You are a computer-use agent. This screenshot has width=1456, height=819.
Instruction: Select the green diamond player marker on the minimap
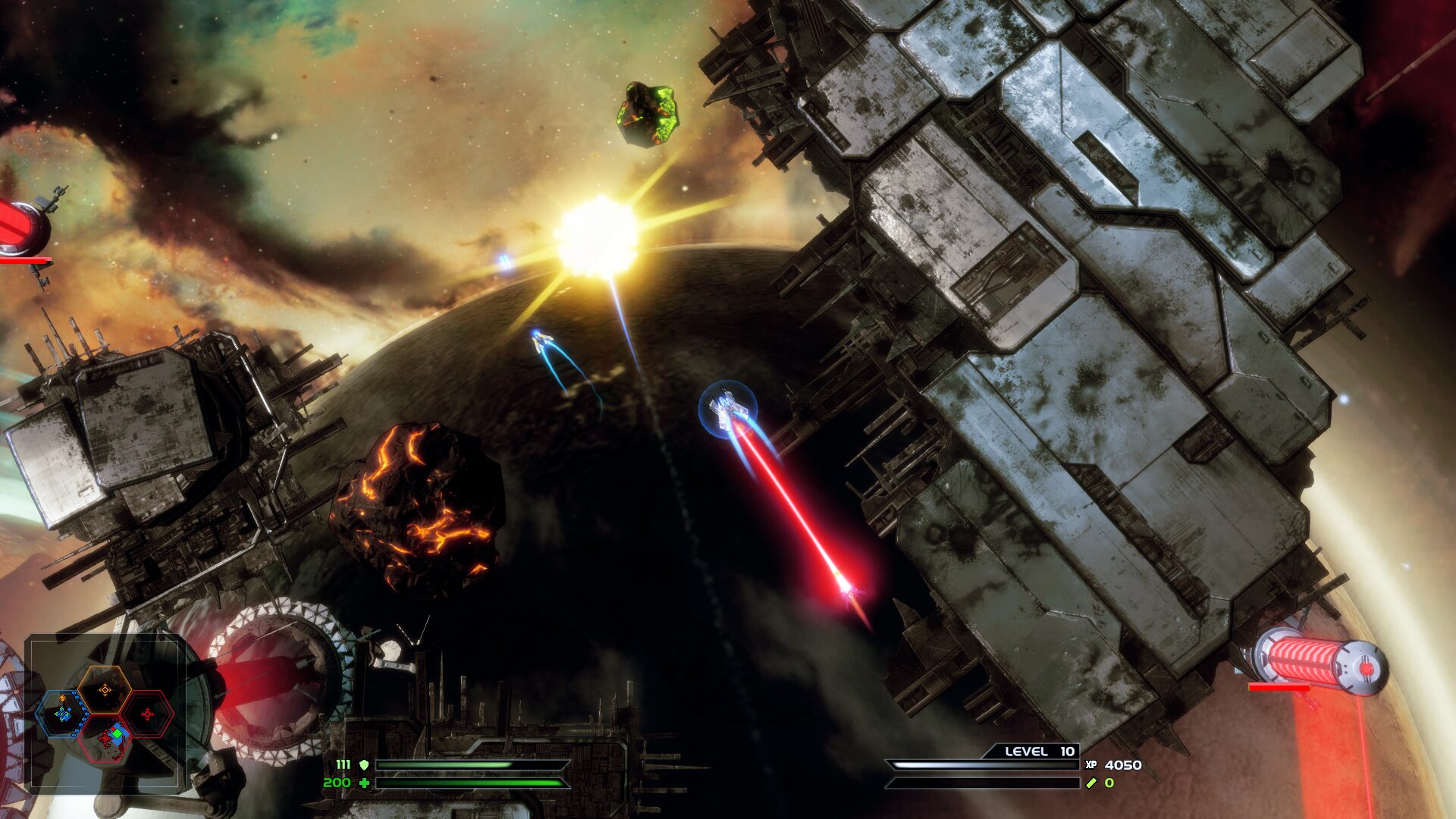click(x=118, y=733)
